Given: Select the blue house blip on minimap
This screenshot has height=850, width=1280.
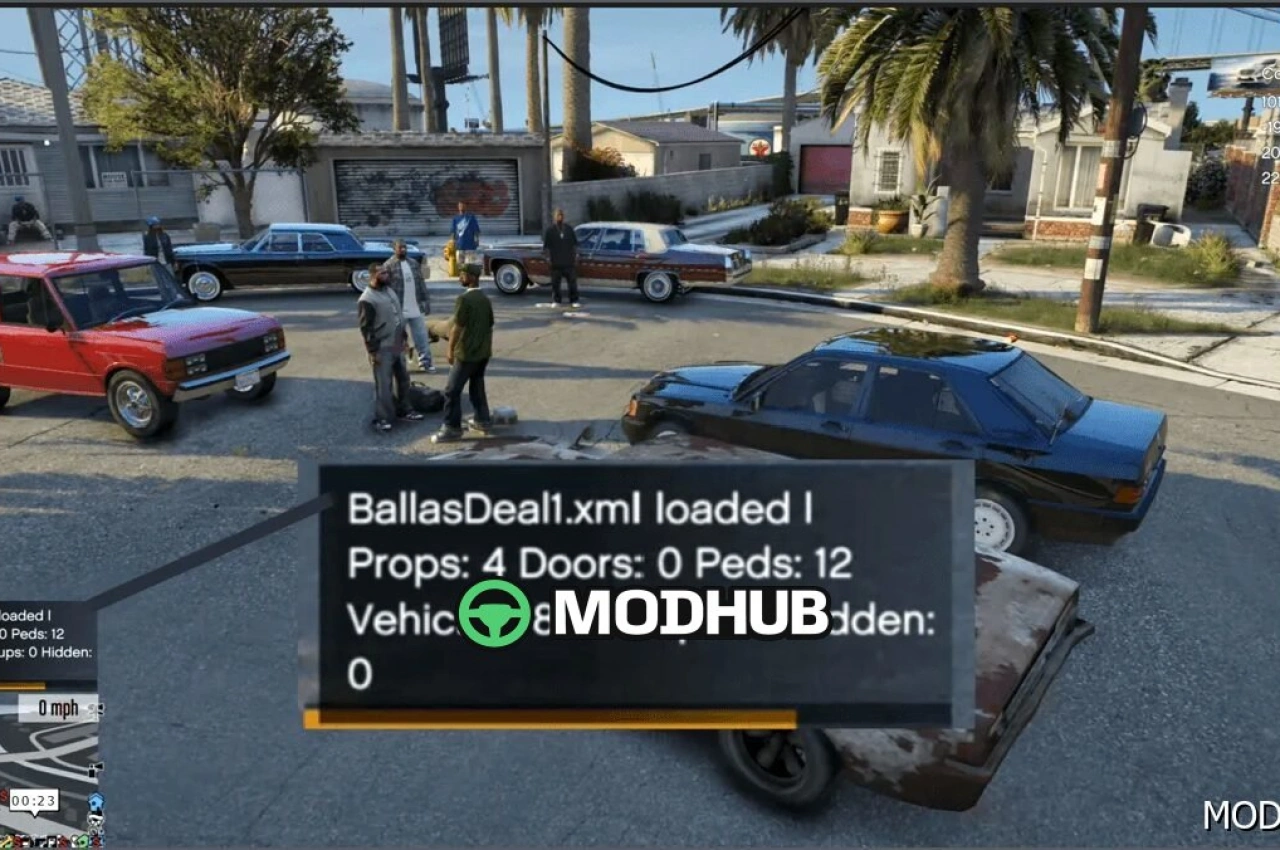Looking at the screenshot, I should tap(95, 800).
